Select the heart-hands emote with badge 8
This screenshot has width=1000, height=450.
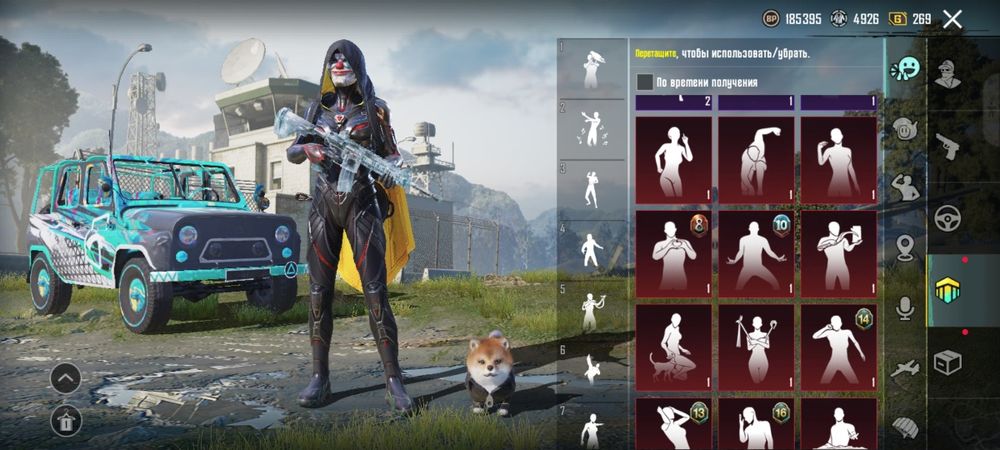point(673,249)
